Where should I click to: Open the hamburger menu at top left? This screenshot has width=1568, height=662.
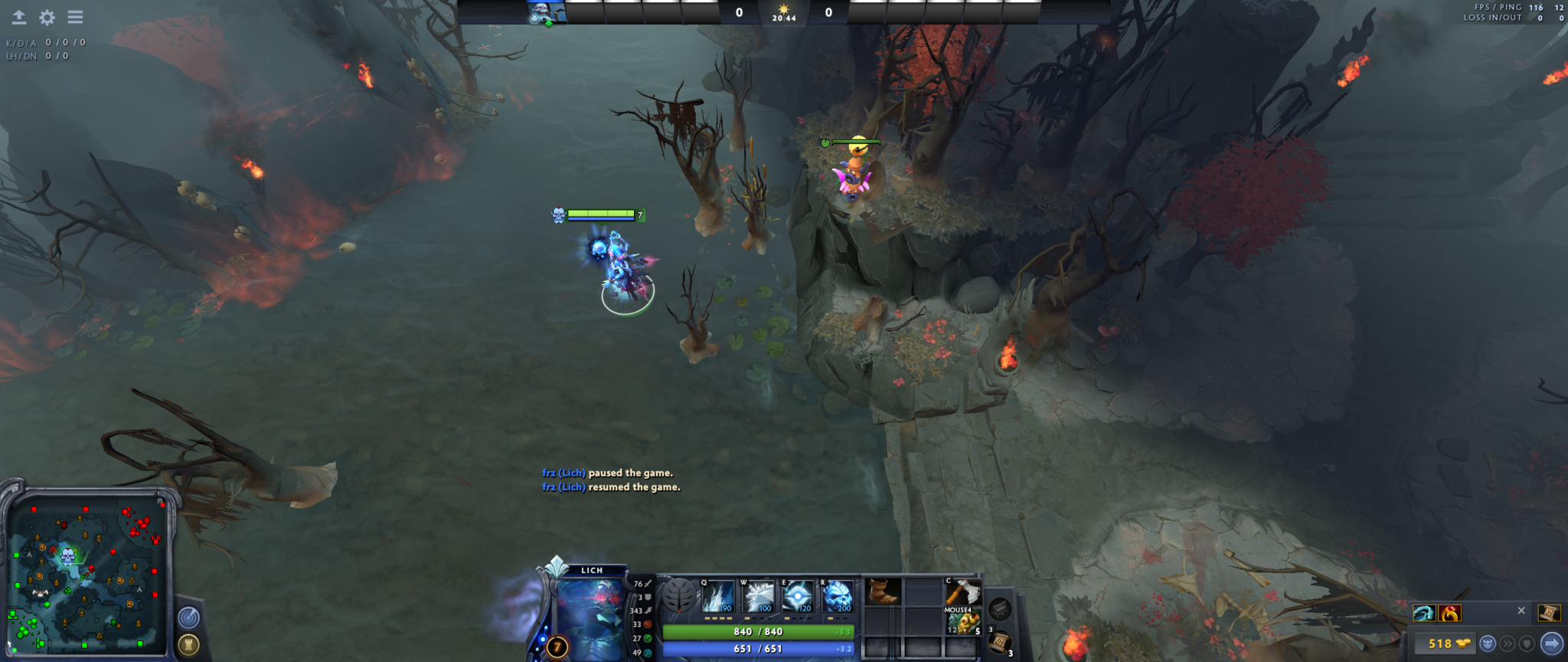pos(76,17)
